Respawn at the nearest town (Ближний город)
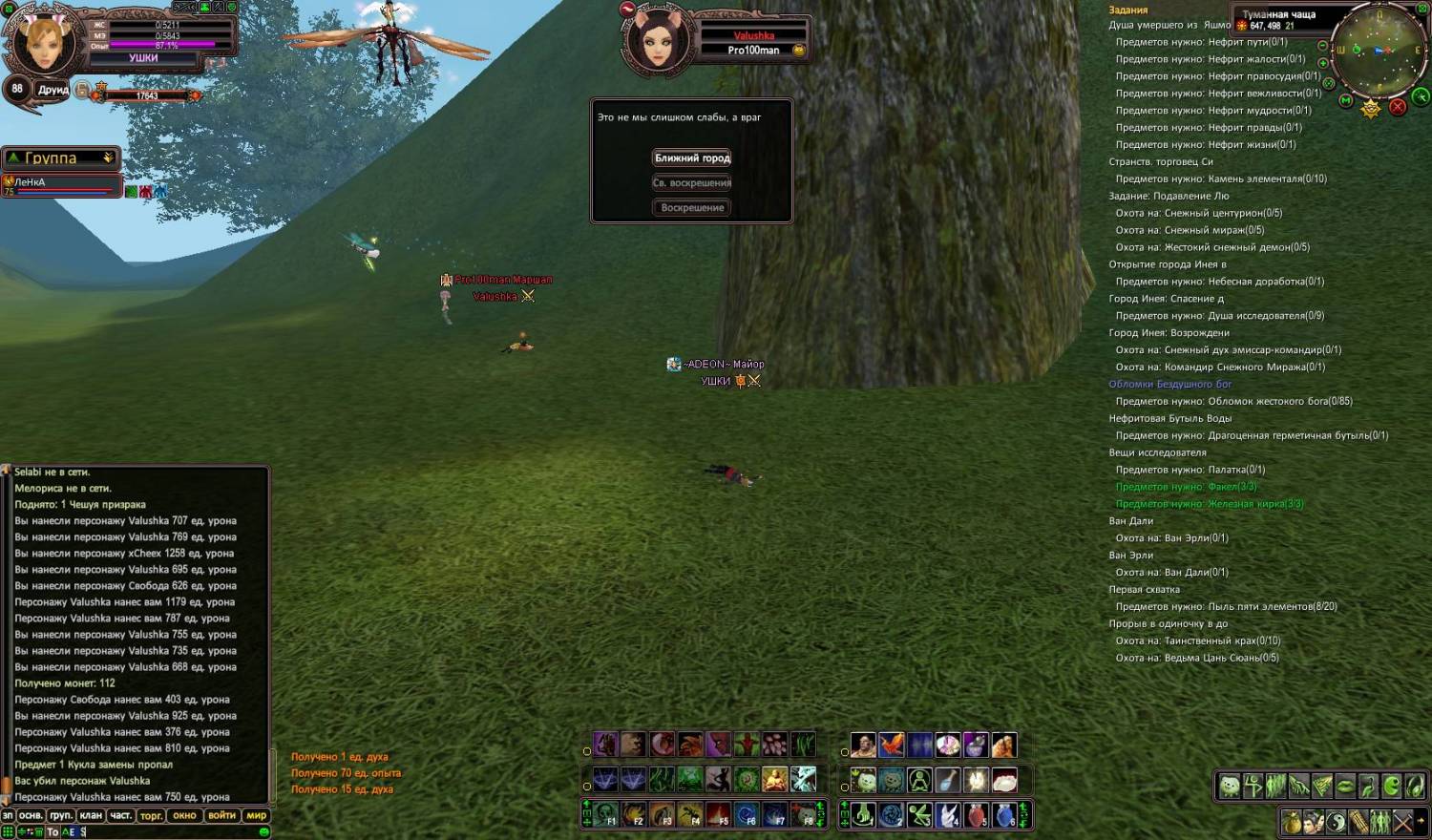 click(692, 158)
